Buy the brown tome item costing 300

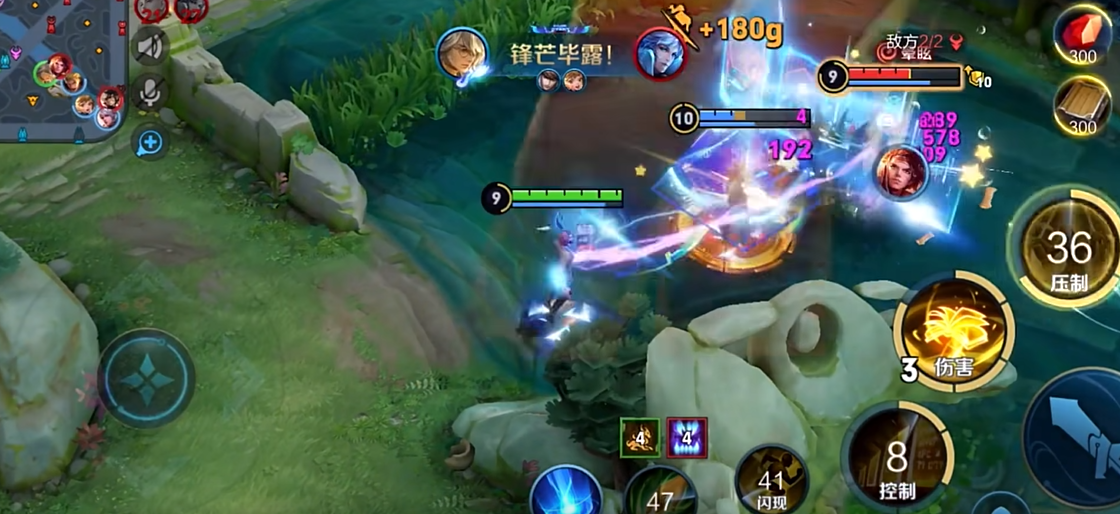[x=1083, y=105]
